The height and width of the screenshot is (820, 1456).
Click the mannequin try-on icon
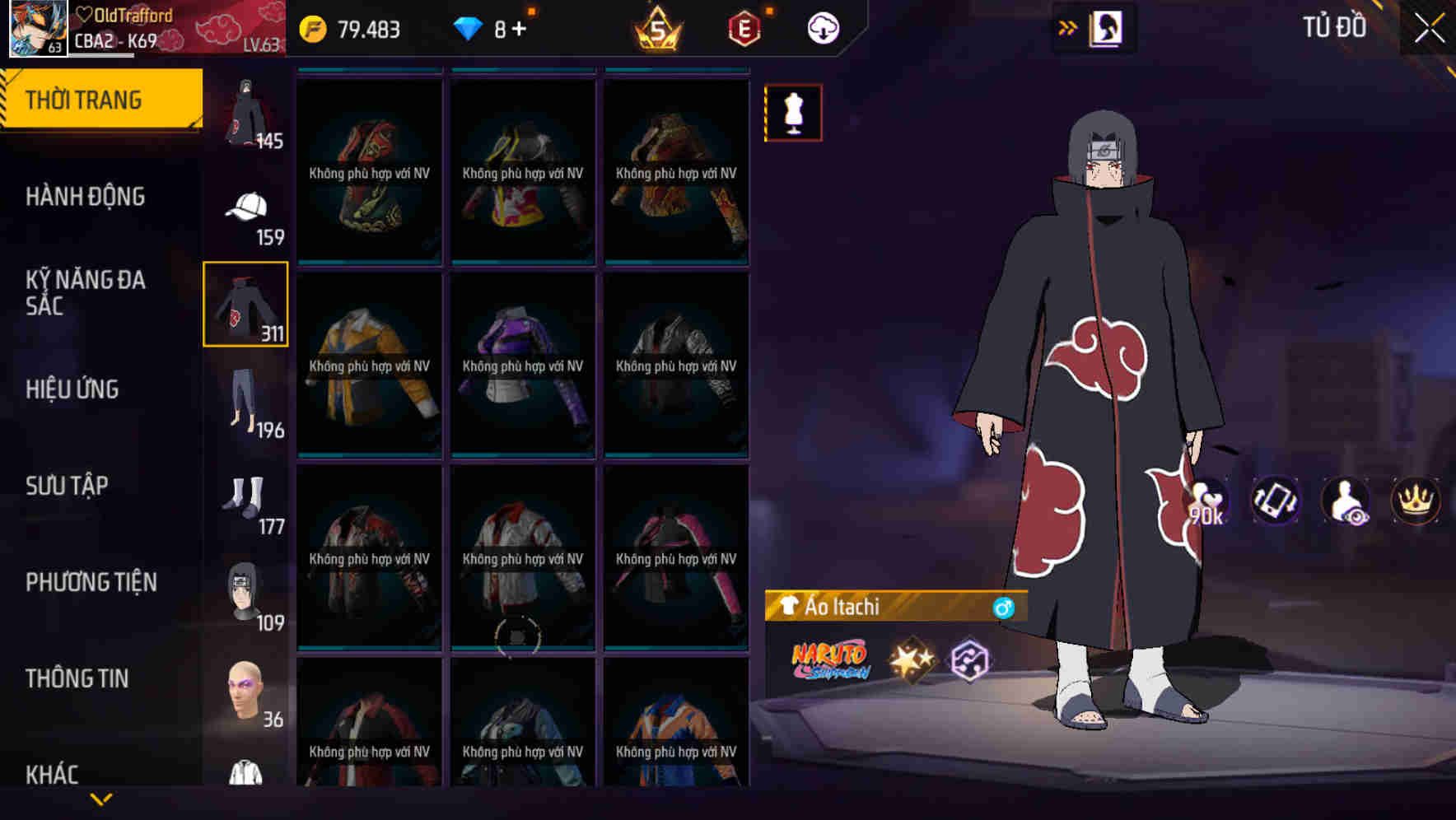pos(792,112)
